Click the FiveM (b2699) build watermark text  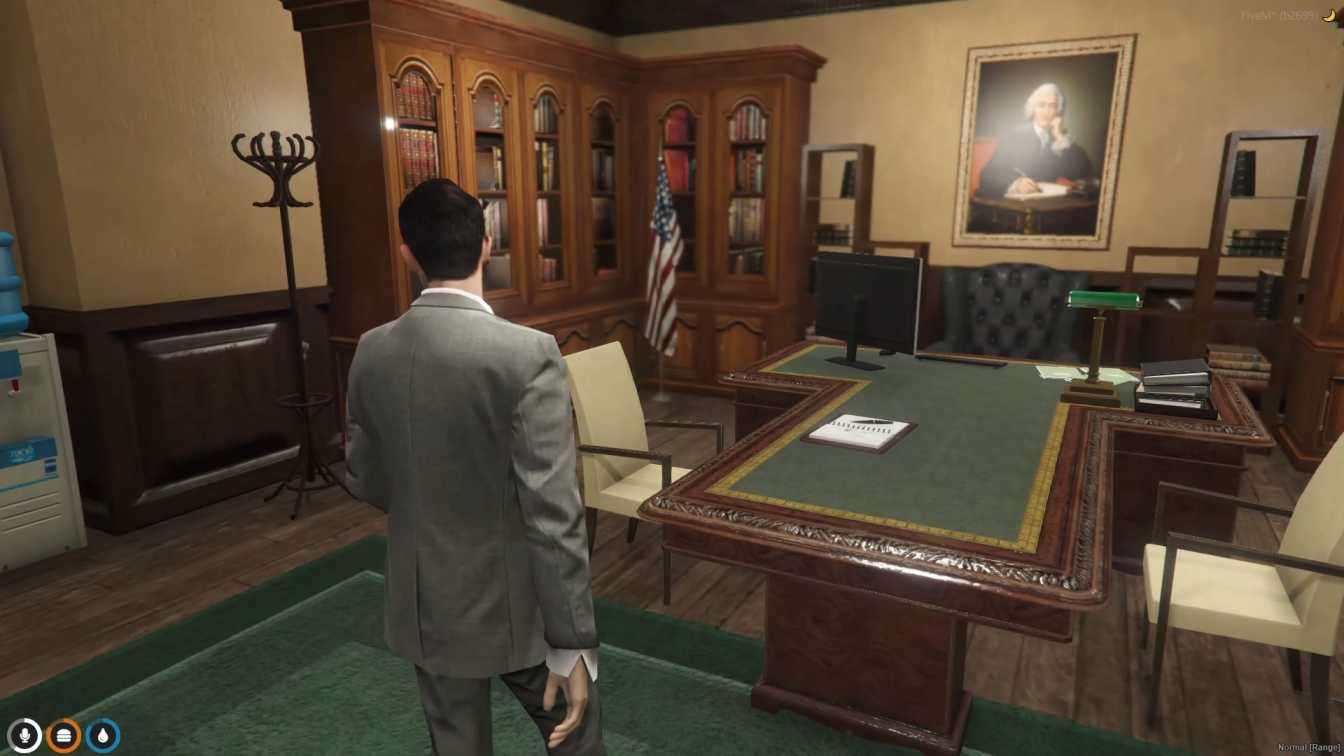1278,14
